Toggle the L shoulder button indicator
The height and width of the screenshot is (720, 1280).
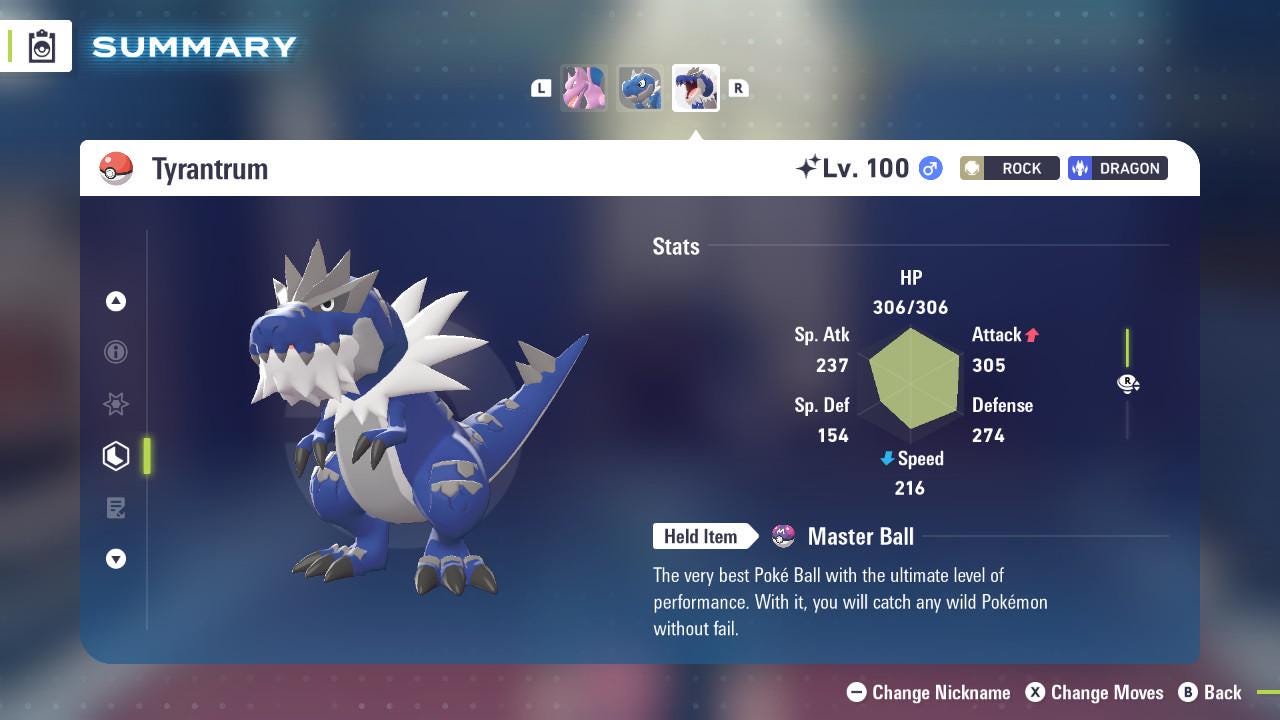pos(541,88)
